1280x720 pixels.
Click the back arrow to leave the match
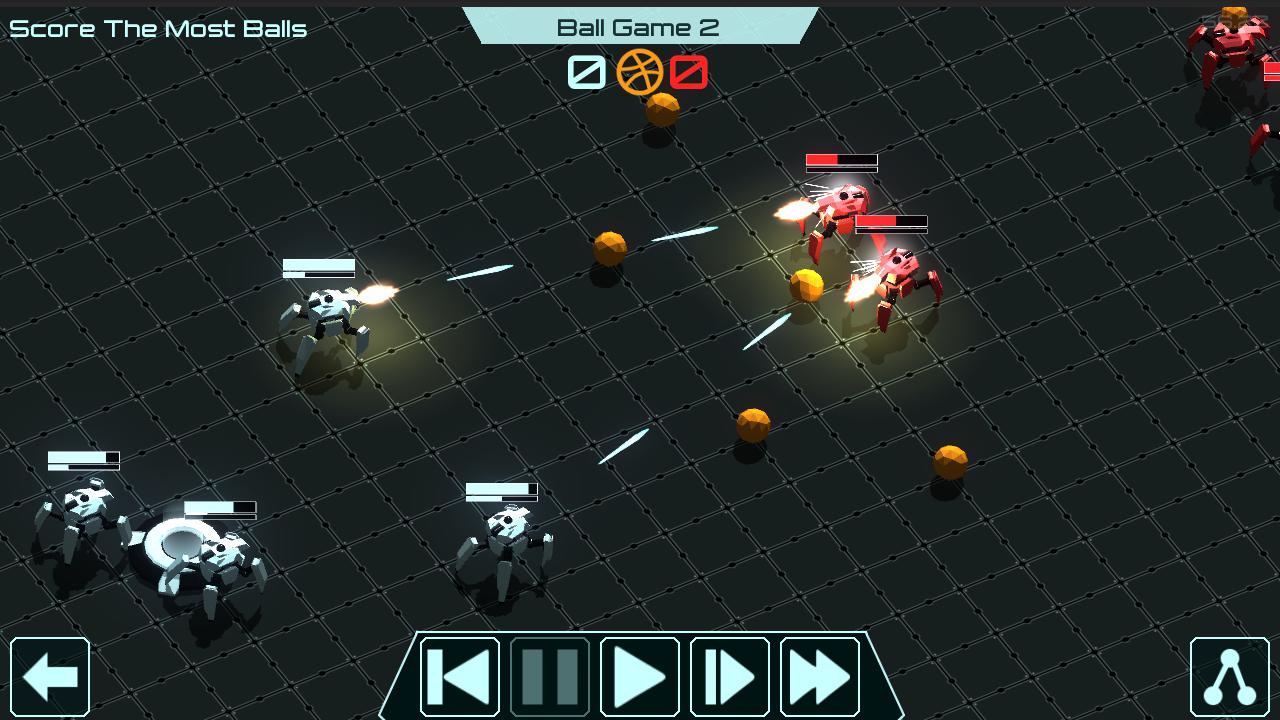[50, 677]
